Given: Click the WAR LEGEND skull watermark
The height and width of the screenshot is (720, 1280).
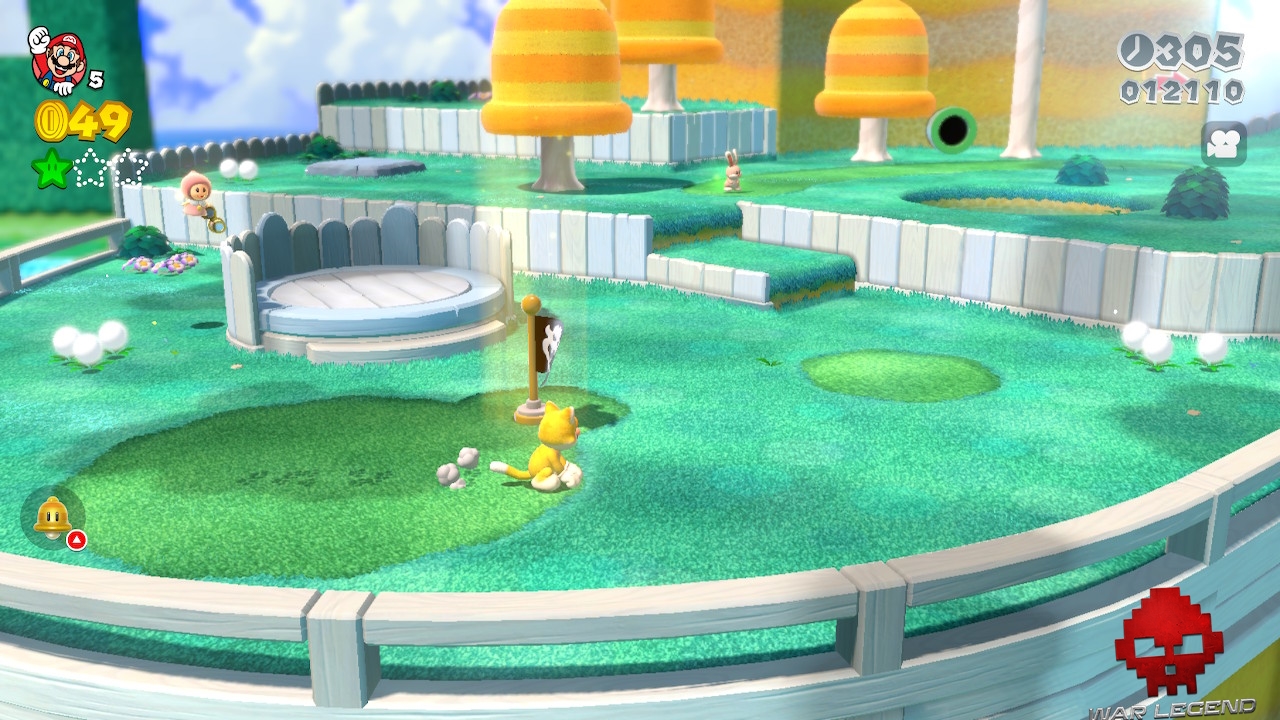Looking at the screenshot, I should coord(1168,640).
